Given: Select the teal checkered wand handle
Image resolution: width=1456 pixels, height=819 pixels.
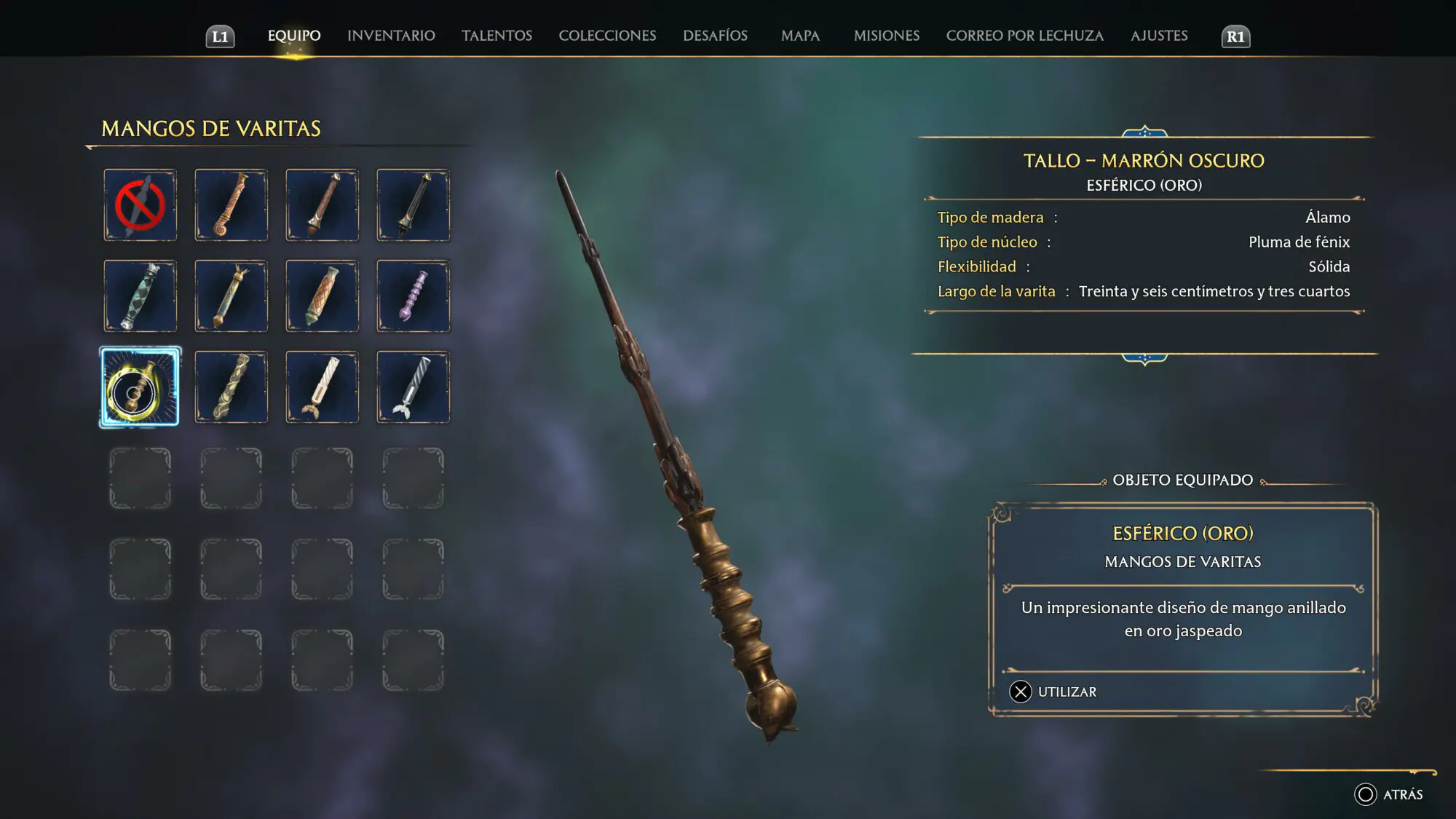Looking at the screenshot, I should tap(140, 296).
